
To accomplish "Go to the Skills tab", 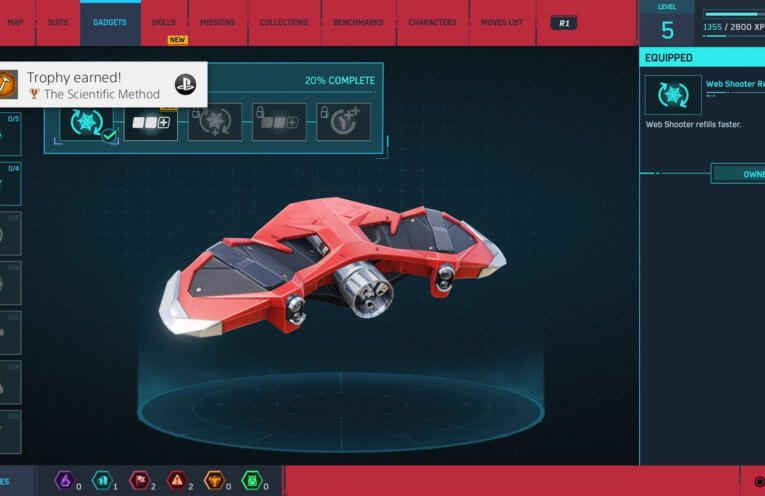I will pyautogui.click(x=162, y=22).
